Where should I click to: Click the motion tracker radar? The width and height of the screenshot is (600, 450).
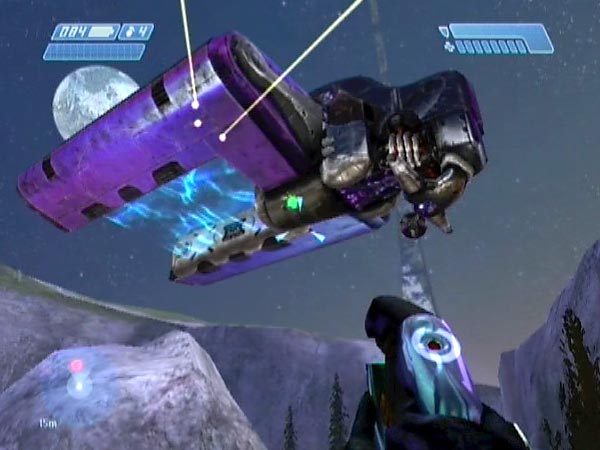[x=76, y=380]
